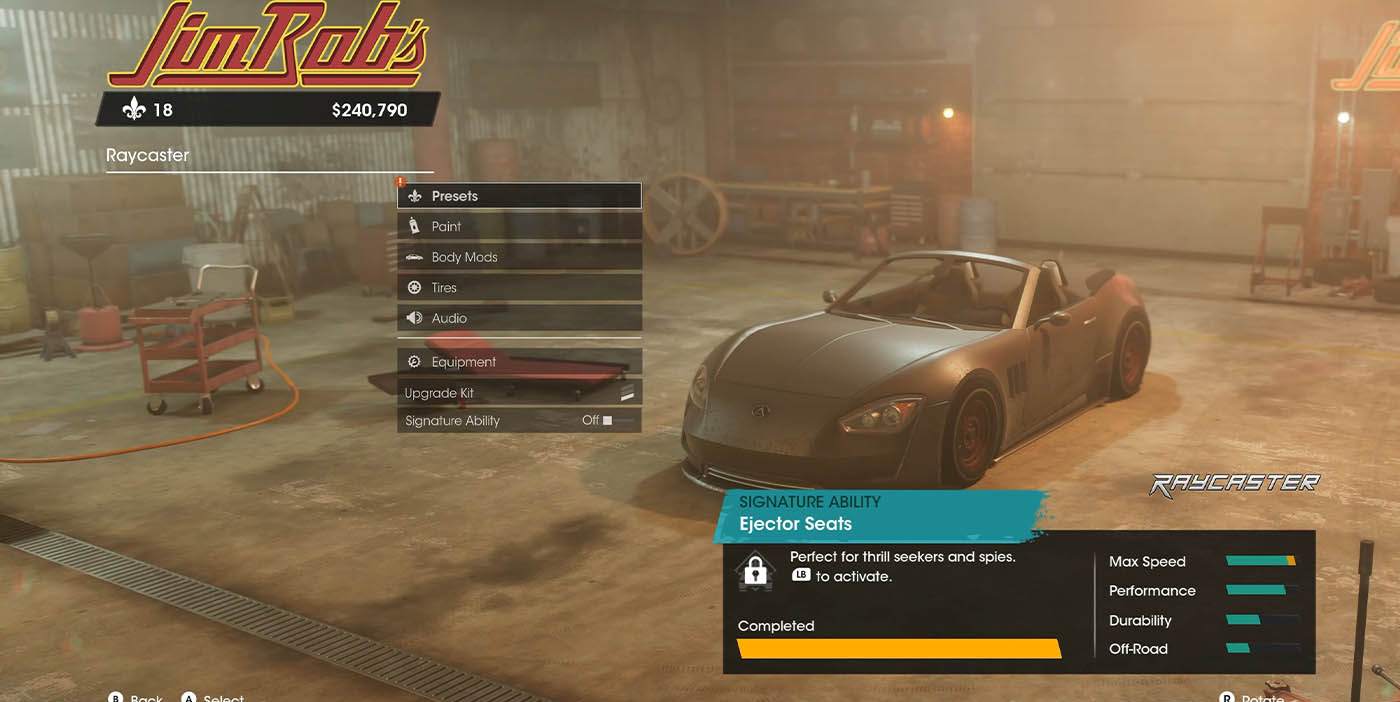Select the Equipment menu entry
Viewport: 1400px width, 702px height.
[519, 362]
